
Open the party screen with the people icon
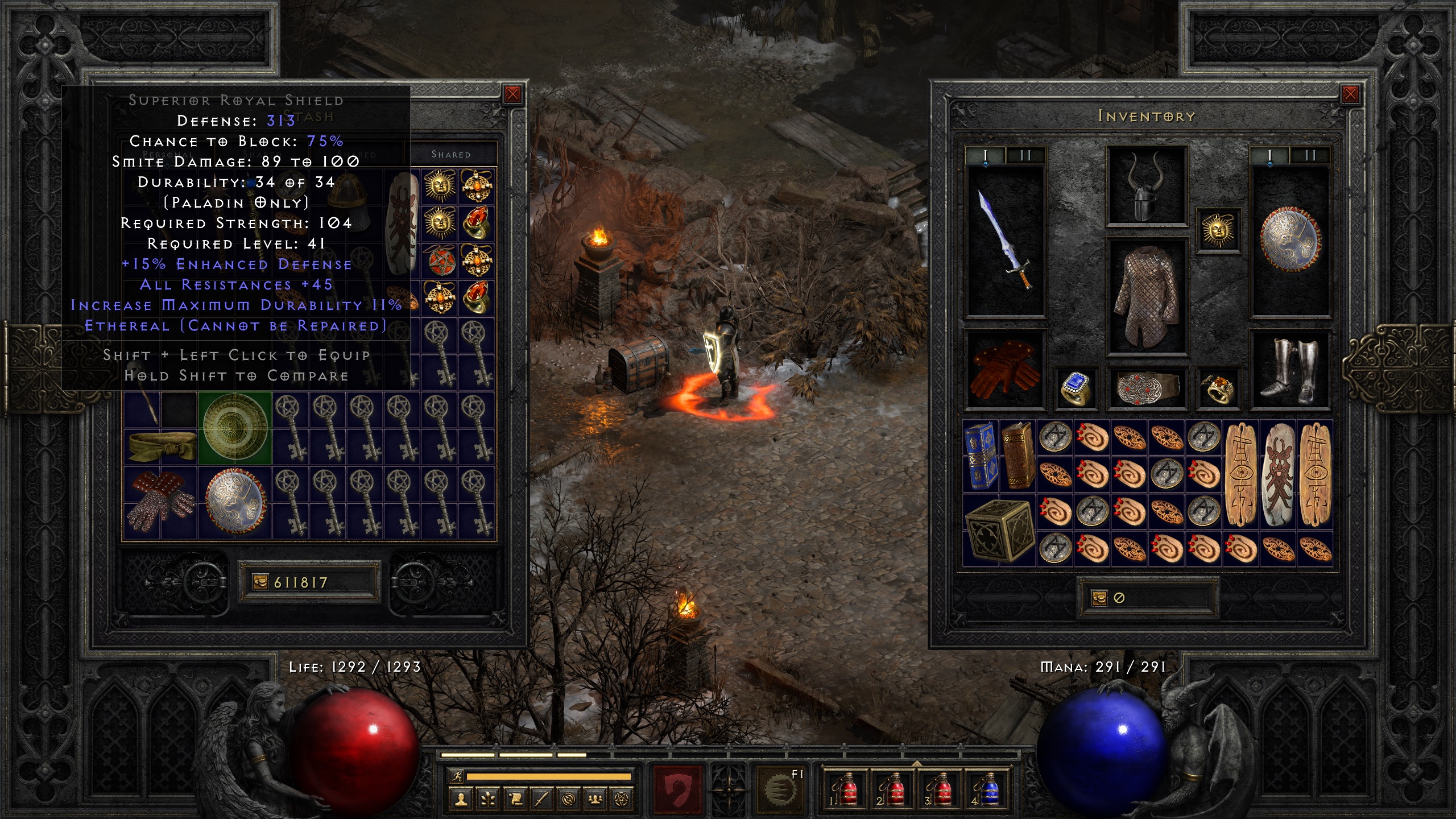(x=595, y=800)
